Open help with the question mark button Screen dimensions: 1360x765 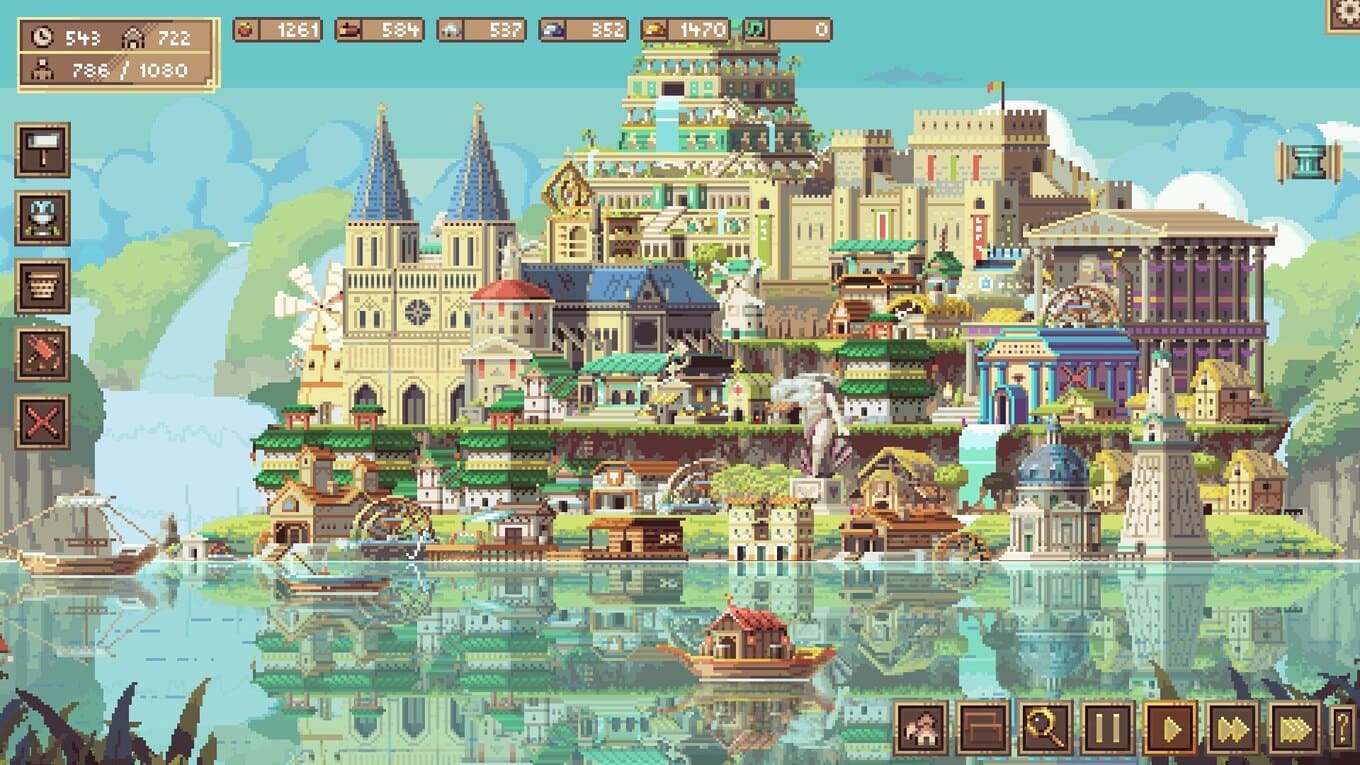point(1345,728)
